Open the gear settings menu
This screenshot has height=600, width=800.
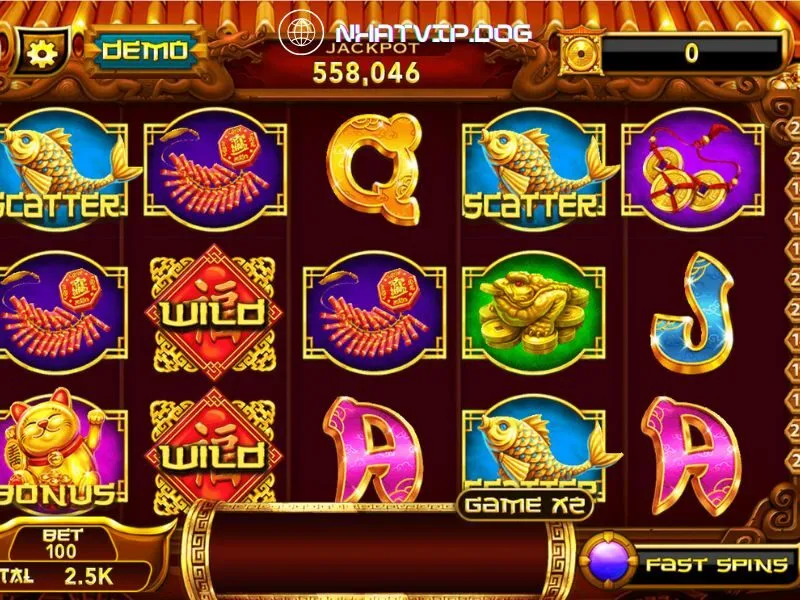[42, 51]
